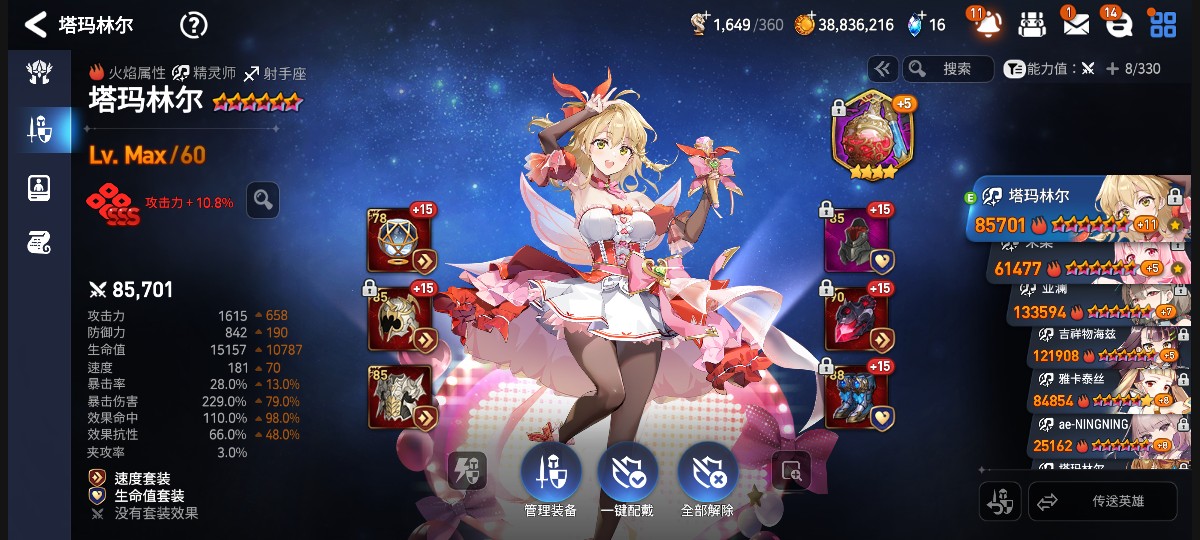Open the notification bell
Screen dimensions: 1200x540
tap(987, 24)
